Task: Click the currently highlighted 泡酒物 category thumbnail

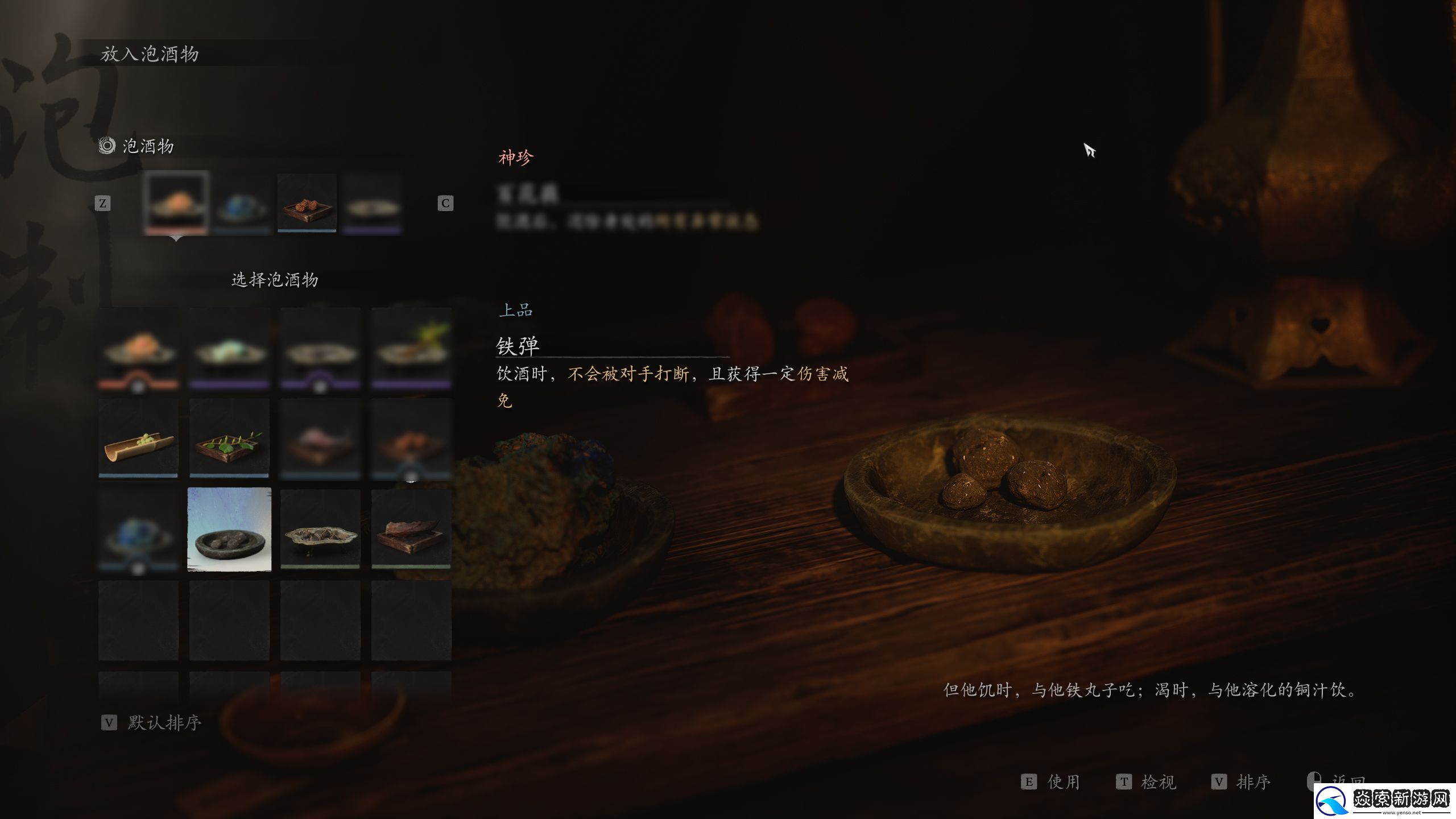Action: [x=176, y=205]
